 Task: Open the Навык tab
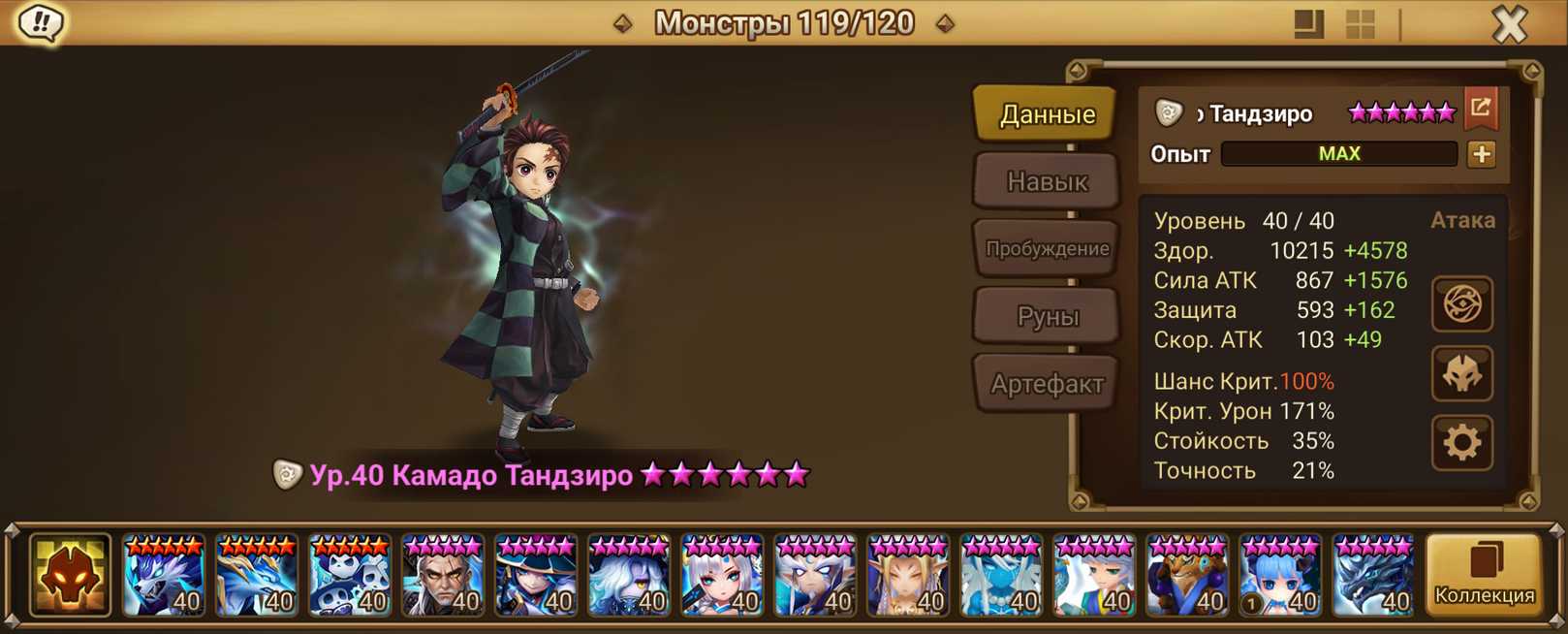[x=1047, y=181]
